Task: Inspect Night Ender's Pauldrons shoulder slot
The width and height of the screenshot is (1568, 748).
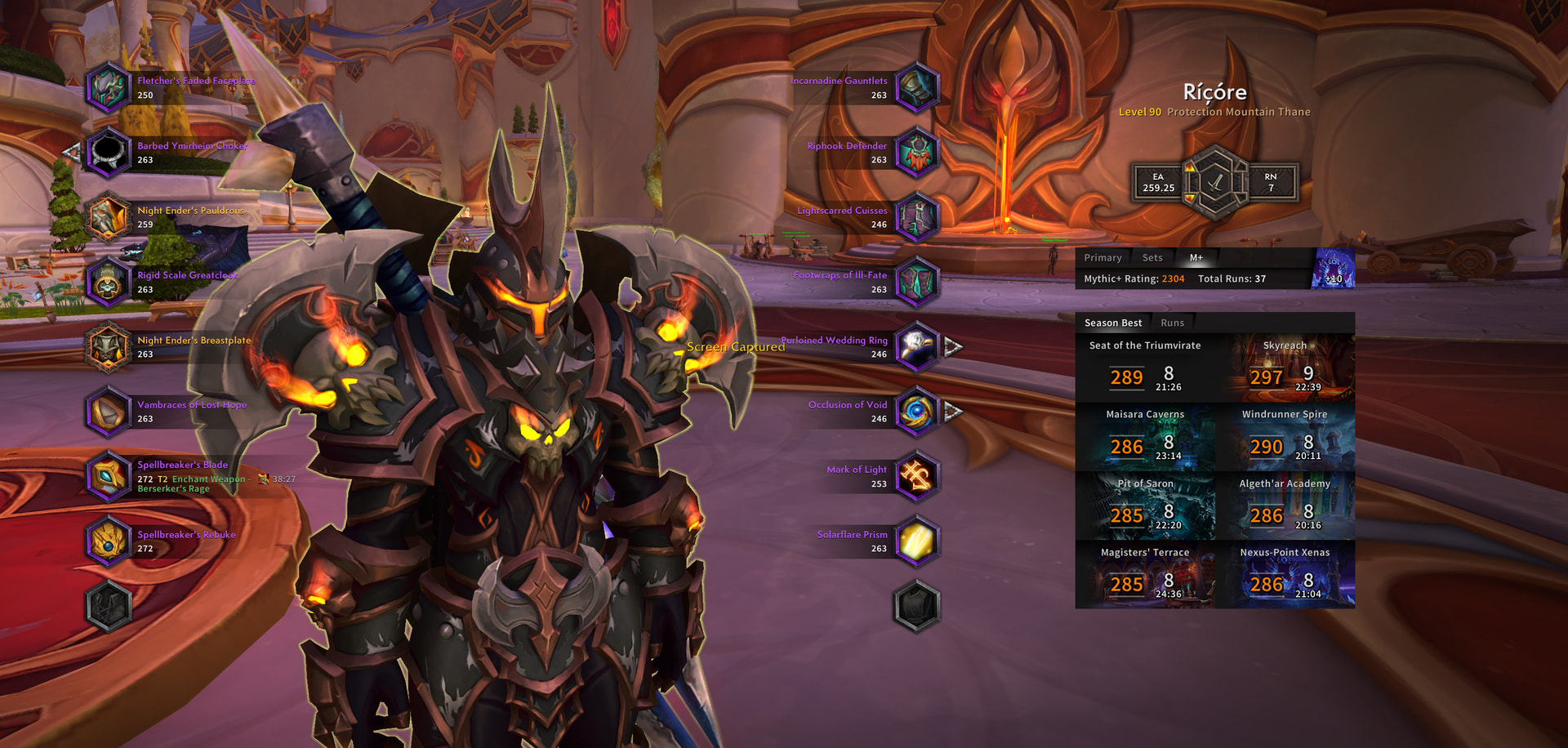Action: pyautogui.click(x=109, y=217)
